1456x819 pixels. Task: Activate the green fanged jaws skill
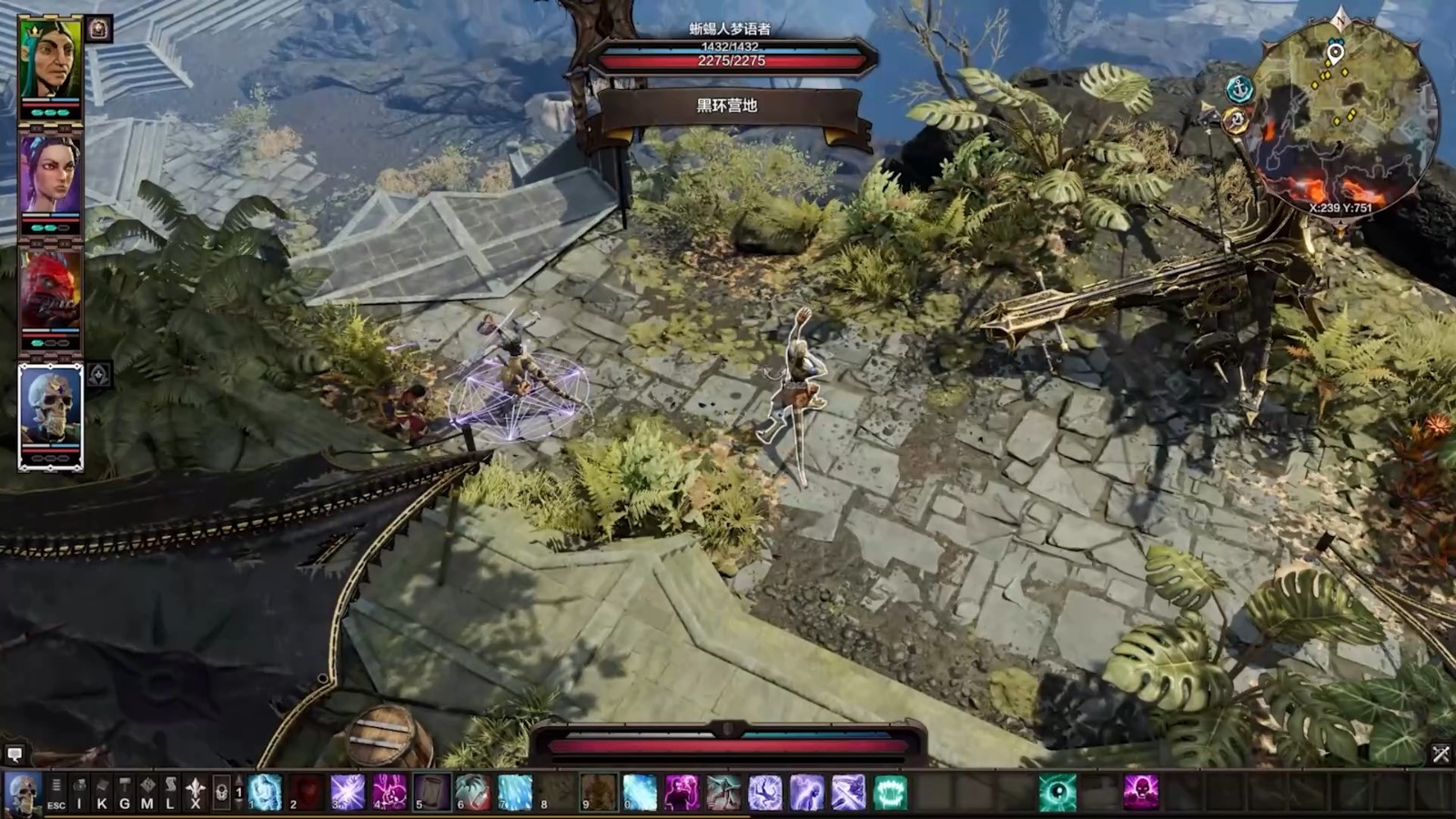[890, 793]
